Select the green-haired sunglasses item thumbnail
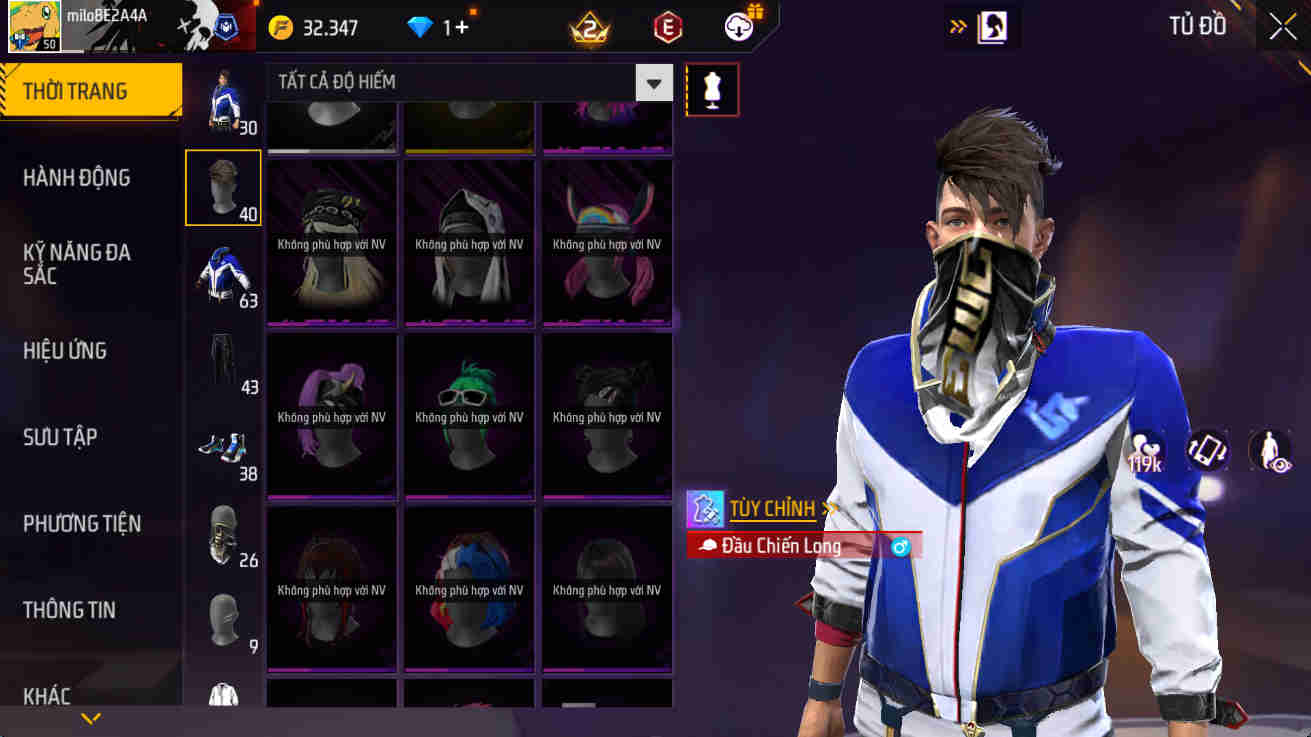The height and width of the screenshot is (737, 1311). 468,415
